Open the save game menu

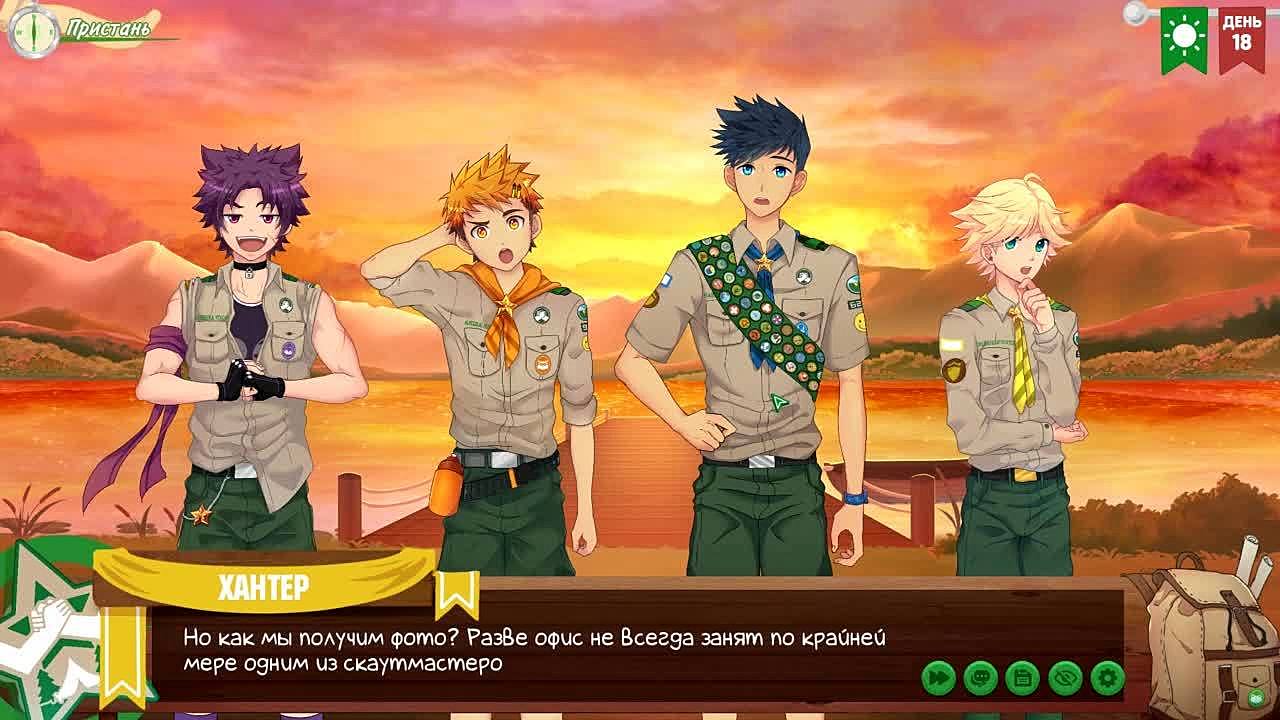pos(1022,678)
